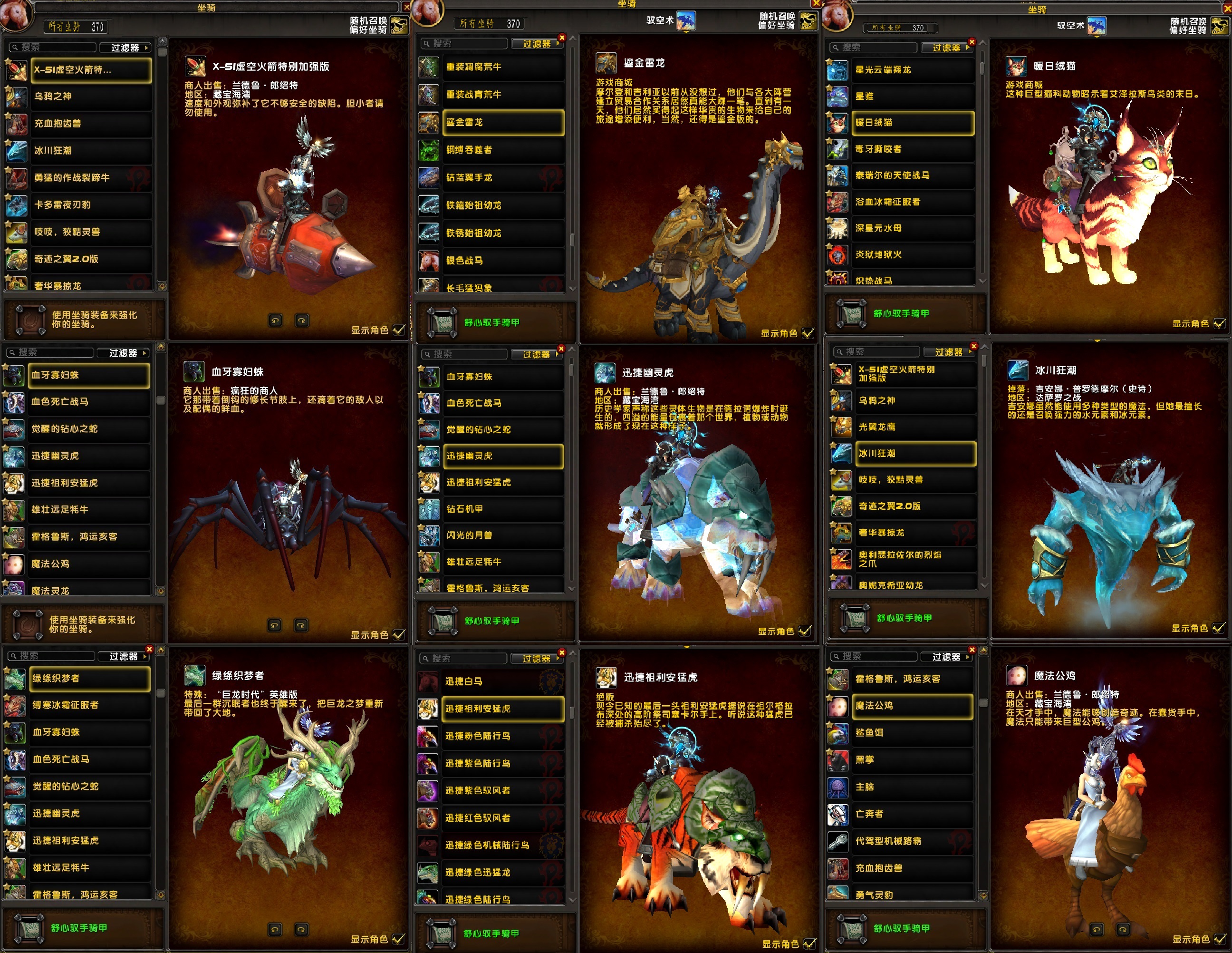Choose the 代驾型机械路霸 mount row
Screen dimensions: 1232x953
point(912,841)
